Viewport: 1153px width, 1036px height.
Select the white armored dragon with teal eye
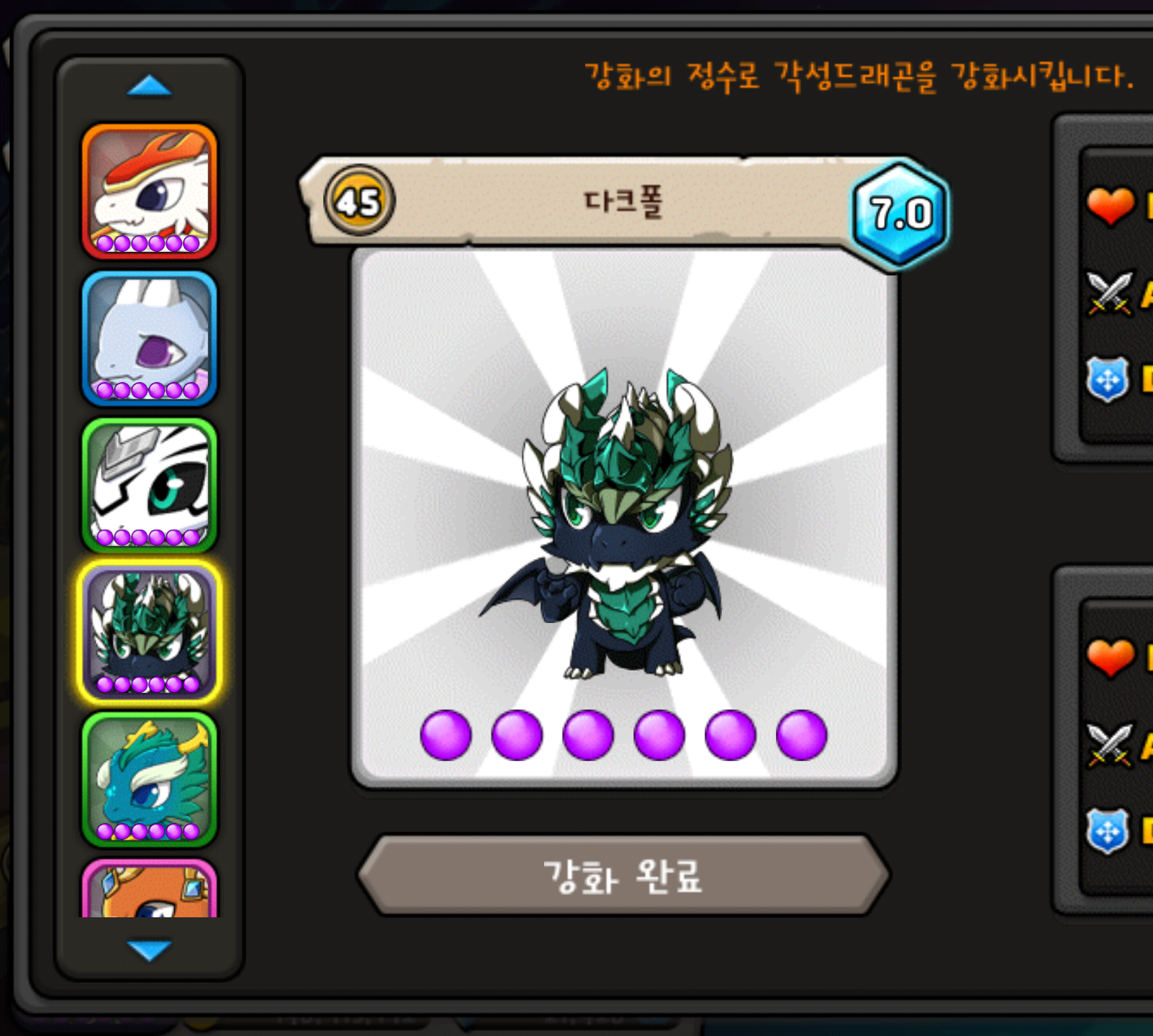pos(150,486)
